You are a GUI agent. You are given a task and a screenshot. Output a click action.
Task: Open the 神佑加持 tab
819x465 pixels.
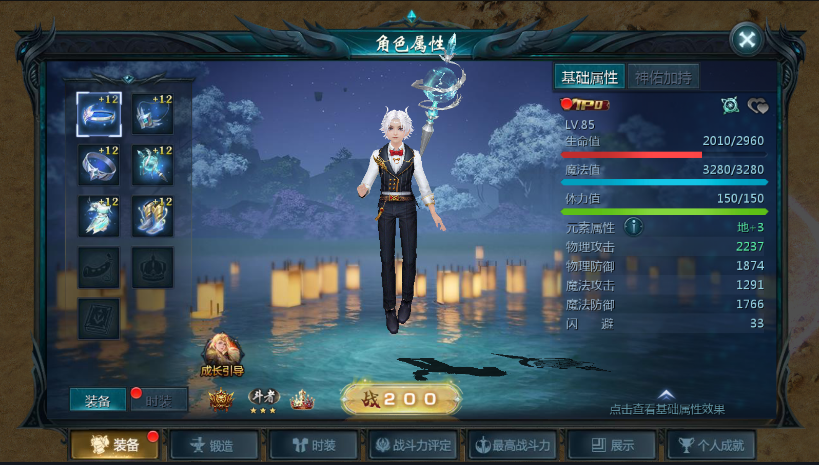662,77
